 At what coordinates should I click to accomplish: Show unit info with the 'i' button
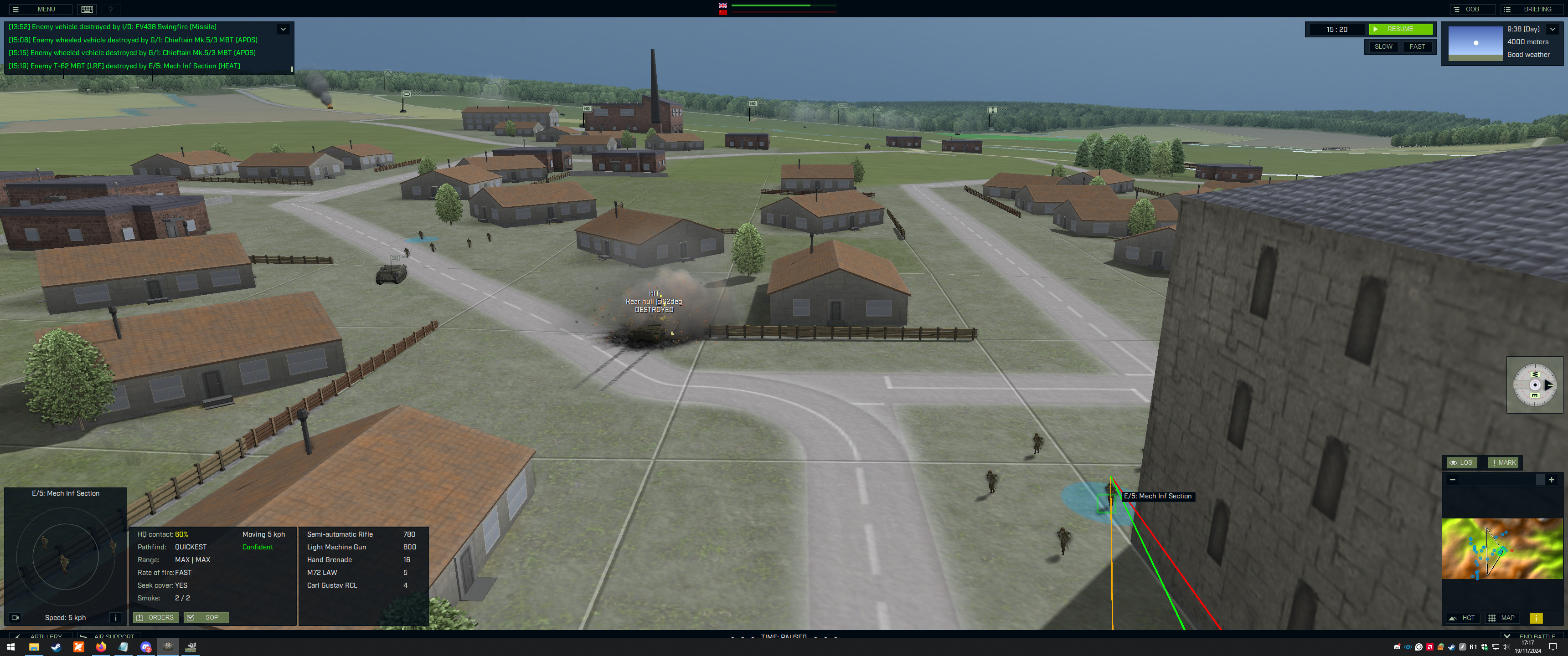[116, 618]
